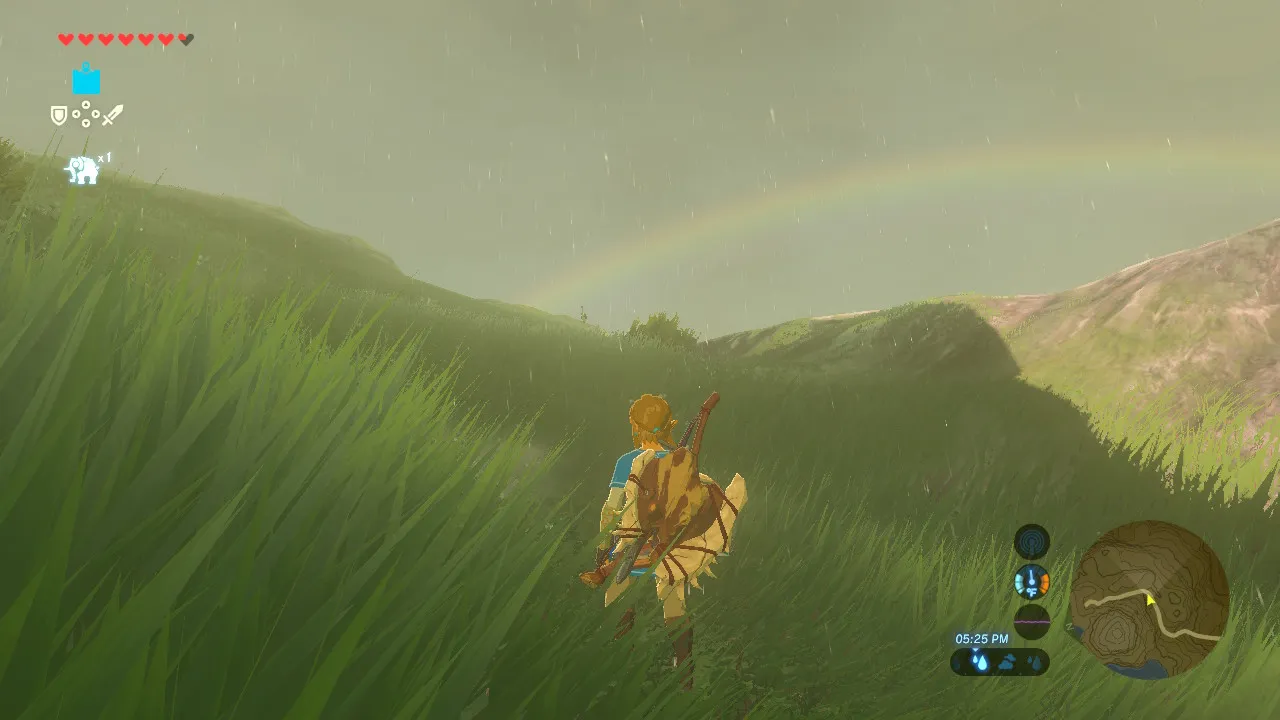The image size is (1280, 720).
Task: Select the shield icon near the D-pad display
Action: [x=58, y=113]
